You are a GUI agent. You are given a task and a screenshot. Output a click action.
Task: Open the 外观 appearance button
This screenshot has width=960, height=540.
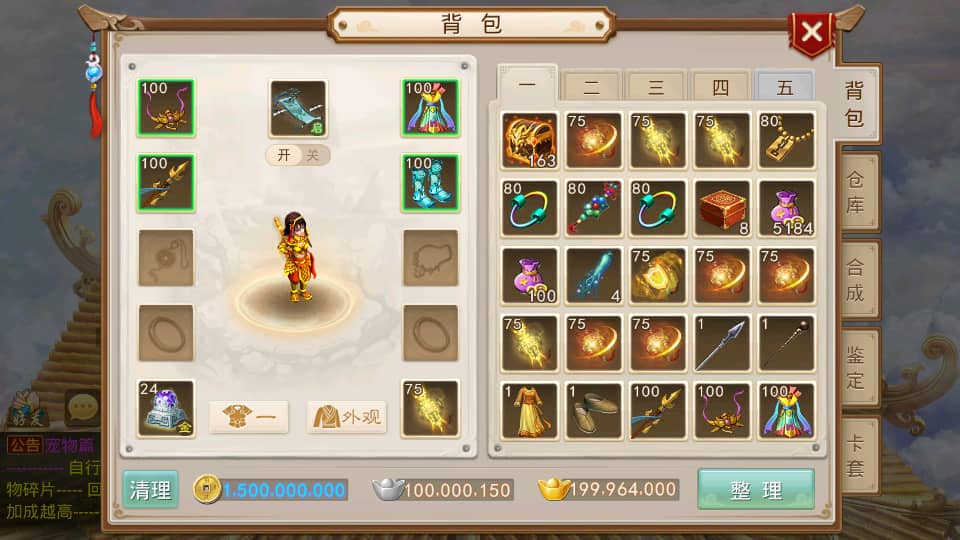pyautogui.click(x=346, y=416)
